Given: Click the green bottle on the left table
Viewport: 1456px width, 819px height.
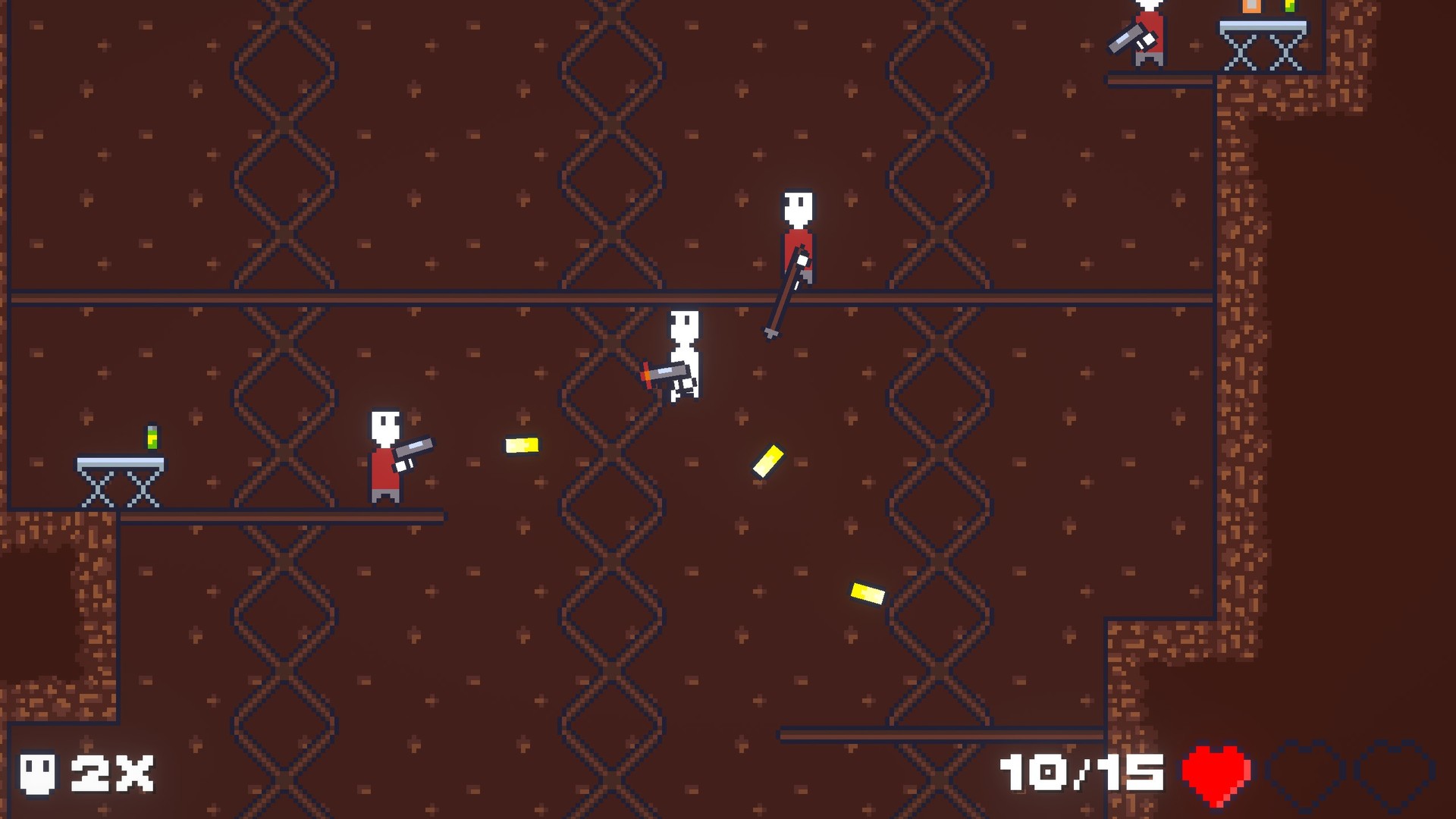Looking at the screenshot, I should (152, 438).
